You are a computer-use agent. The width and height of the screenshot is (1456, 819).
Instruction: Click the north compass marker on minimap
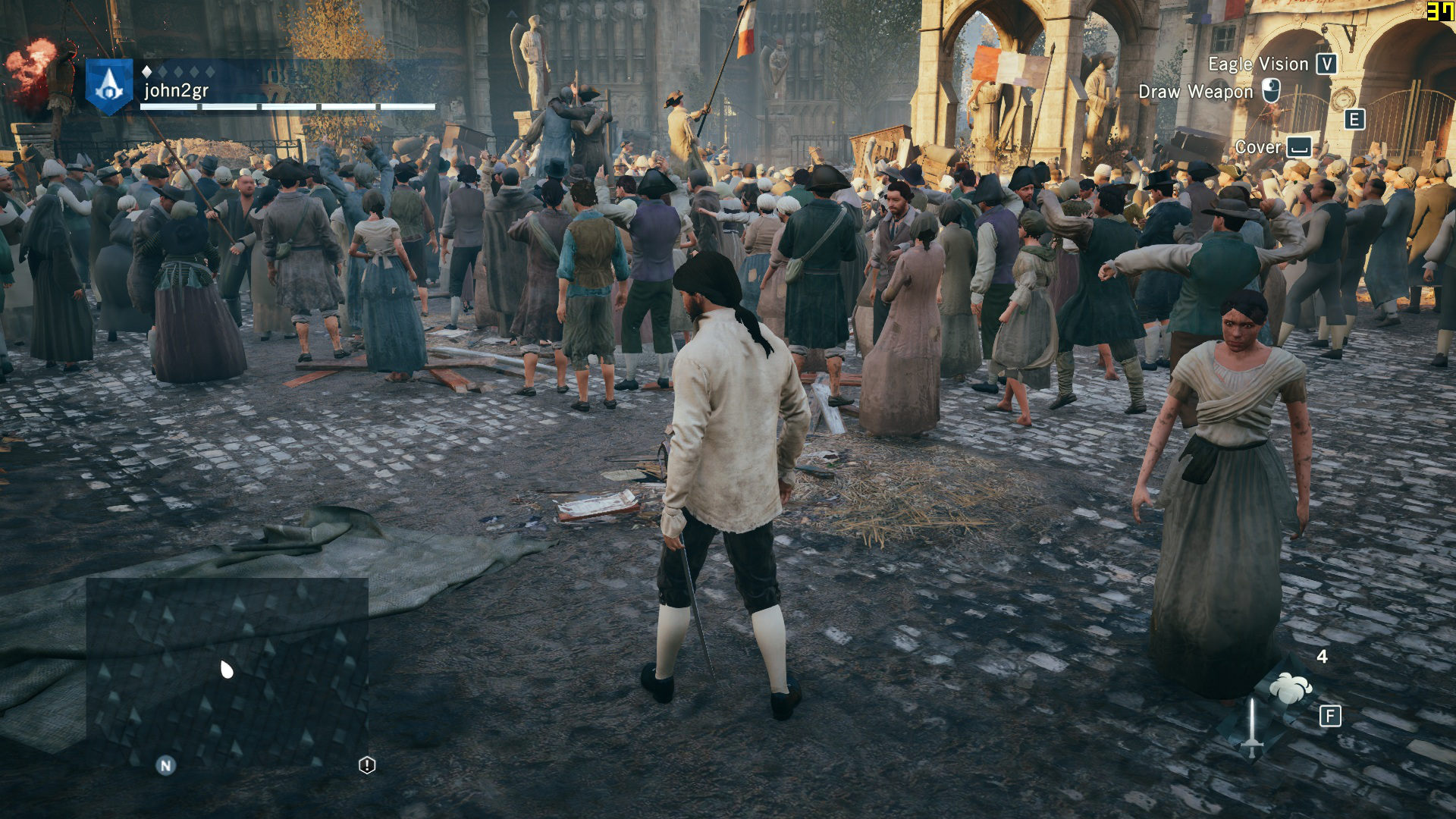[x=165, y=766]
